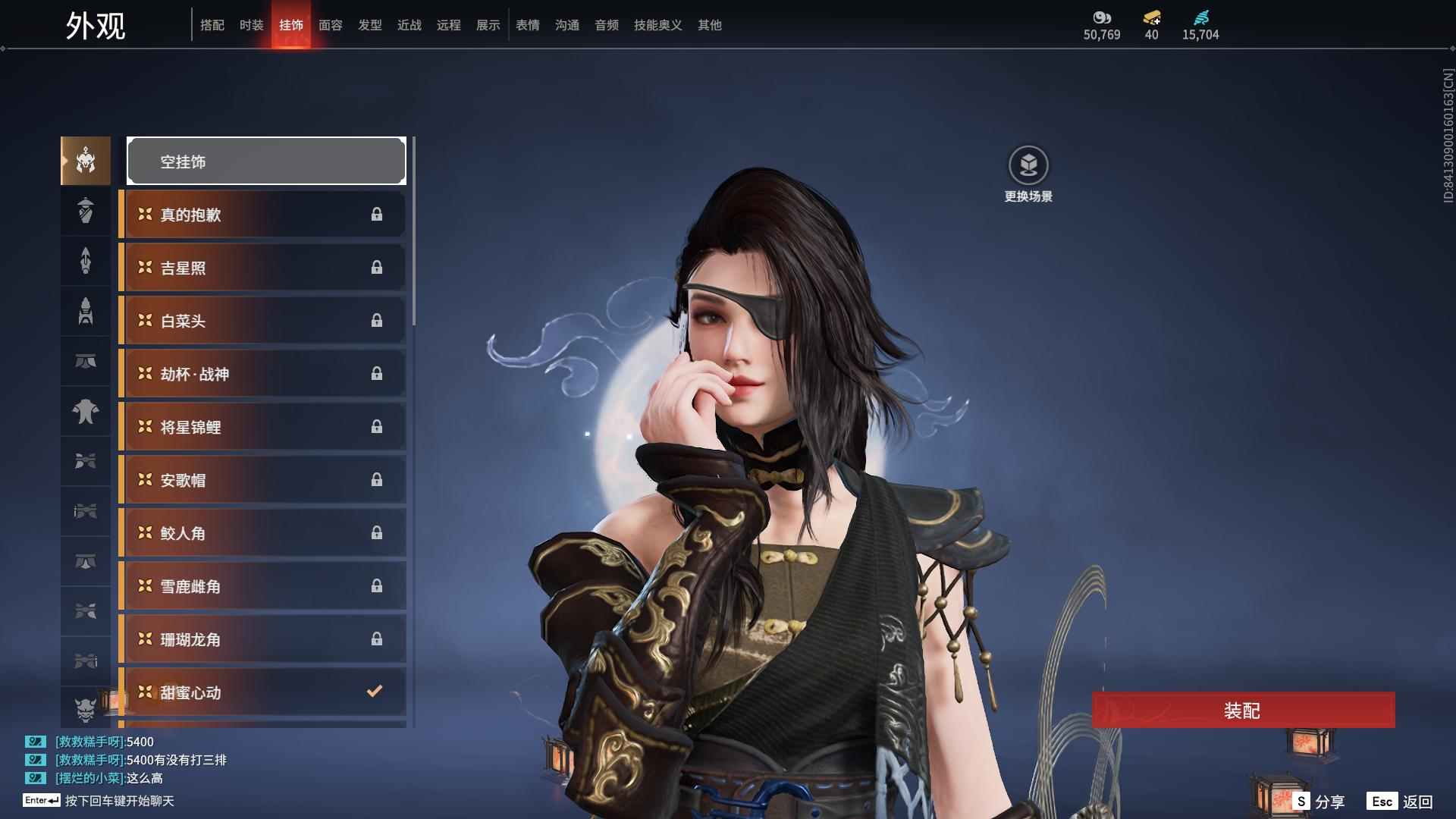Select the 珊瑚龙角 accessory

(263, 639)
